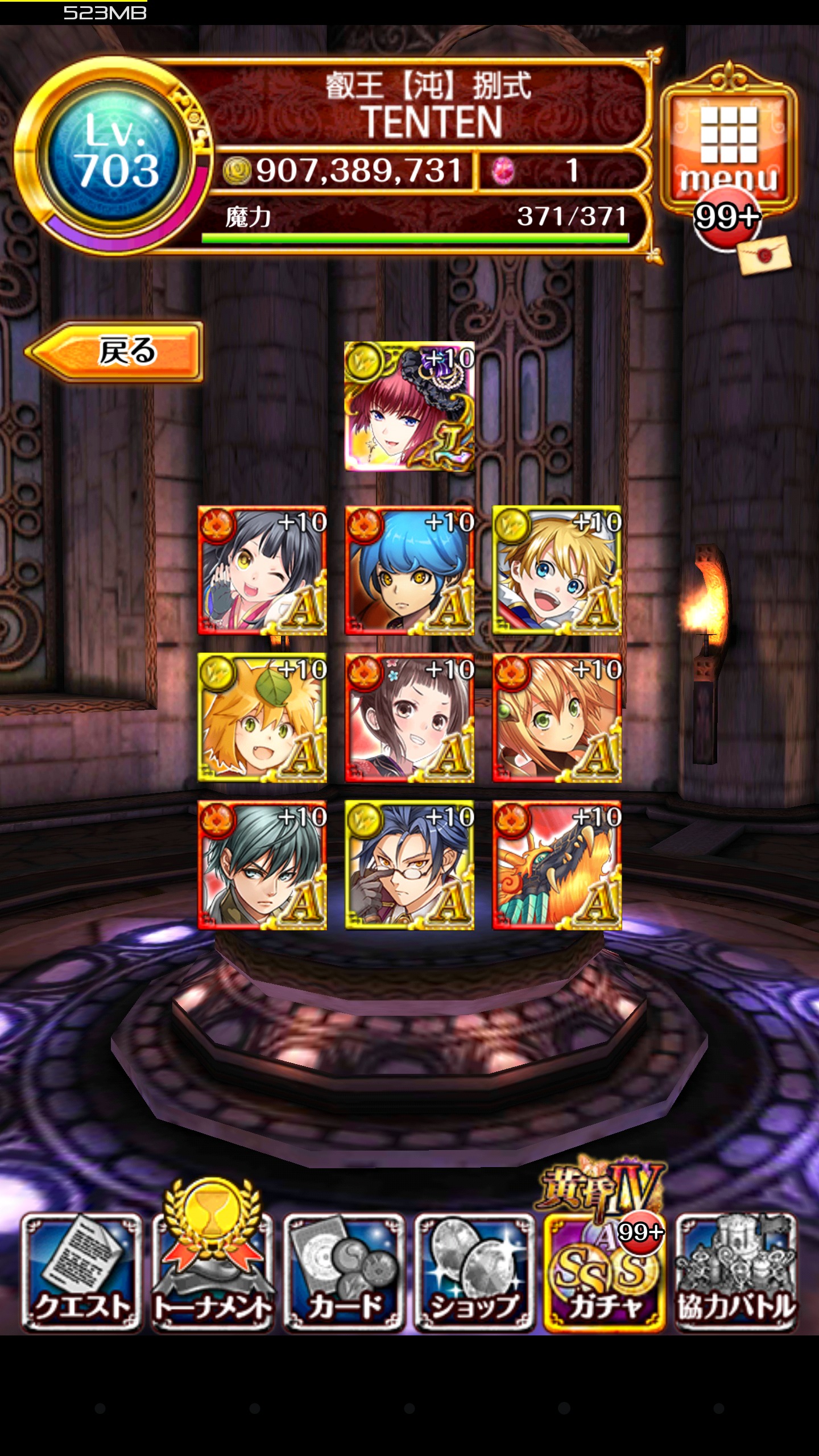Open the カード card screen
819x1456 pixels.
344,1272
